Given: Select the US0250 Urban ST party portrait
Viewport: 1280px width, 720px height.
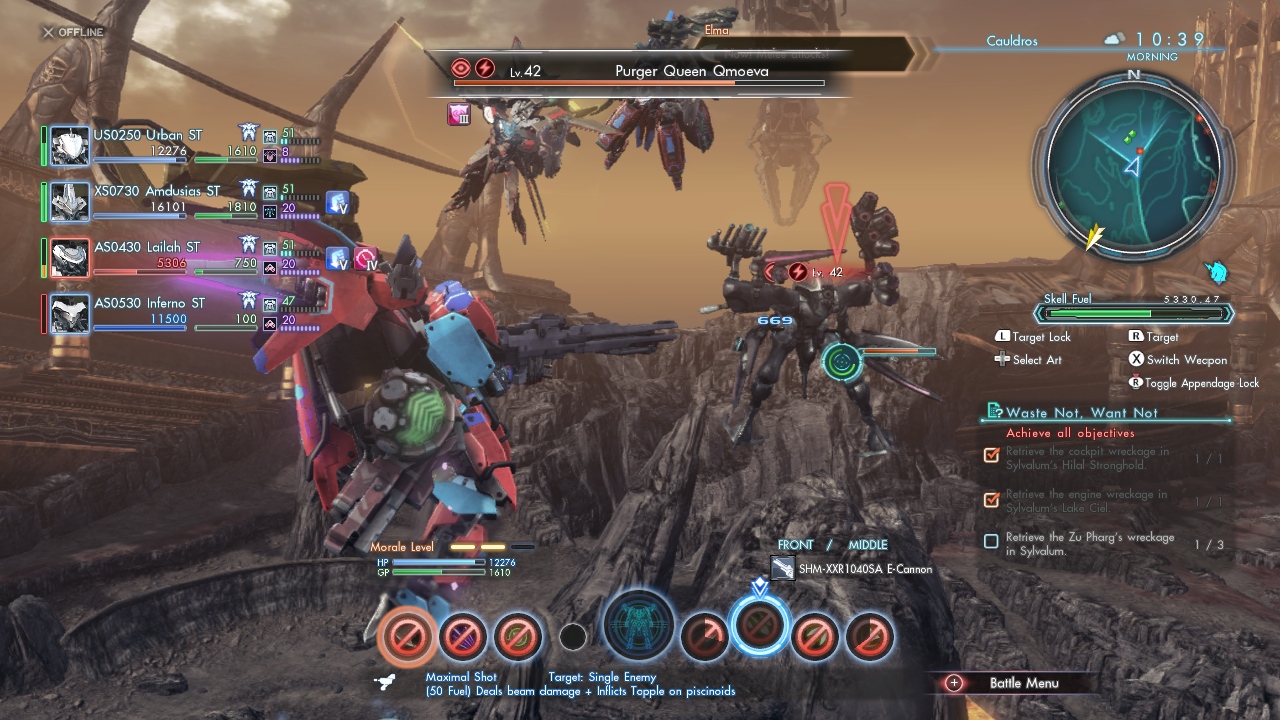Looking at the screenshot, I should click(70, 146).
